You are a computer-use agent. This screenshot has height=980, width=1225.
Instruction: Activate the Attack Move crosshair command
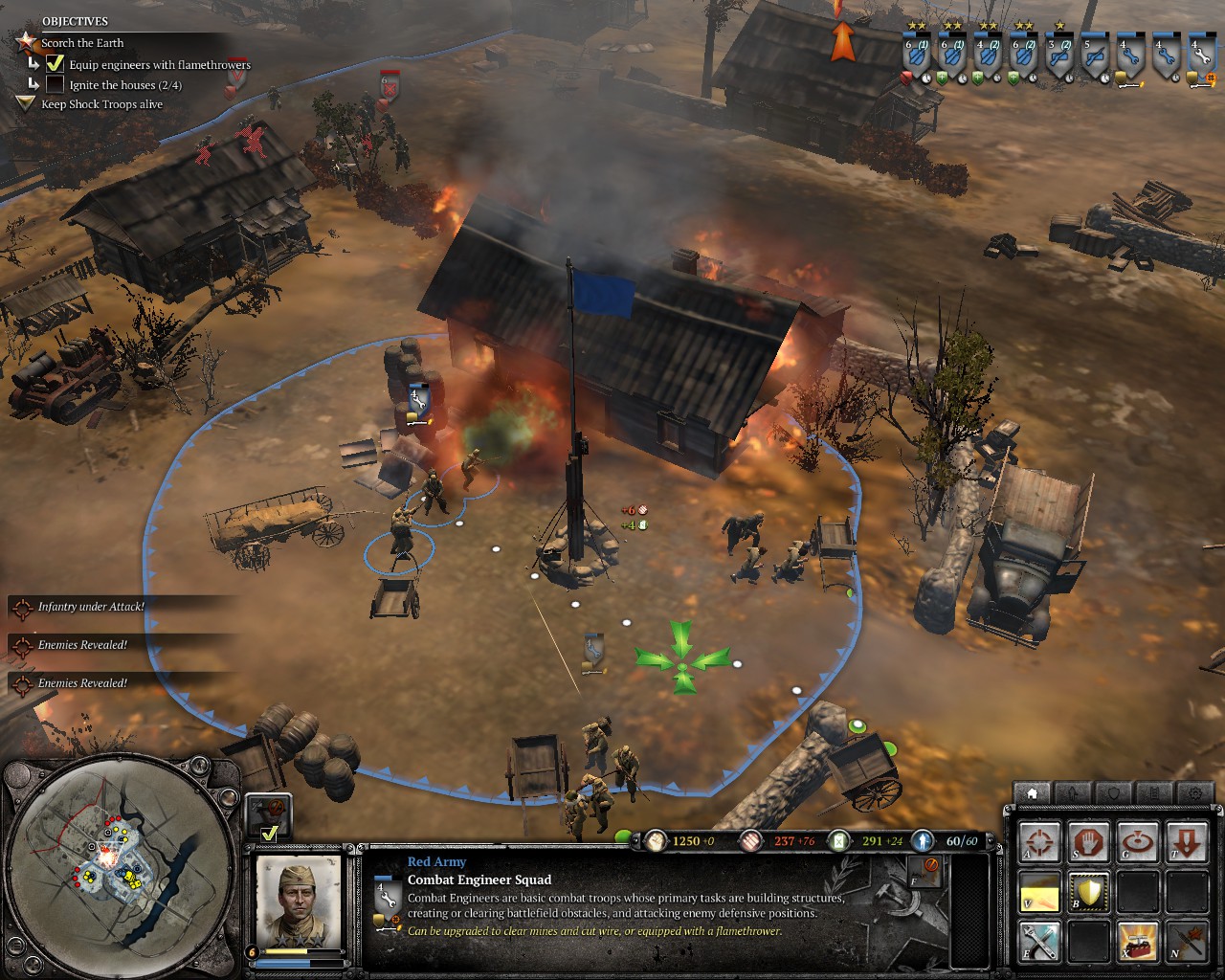pyautogui.click(x=1039, y=842)
